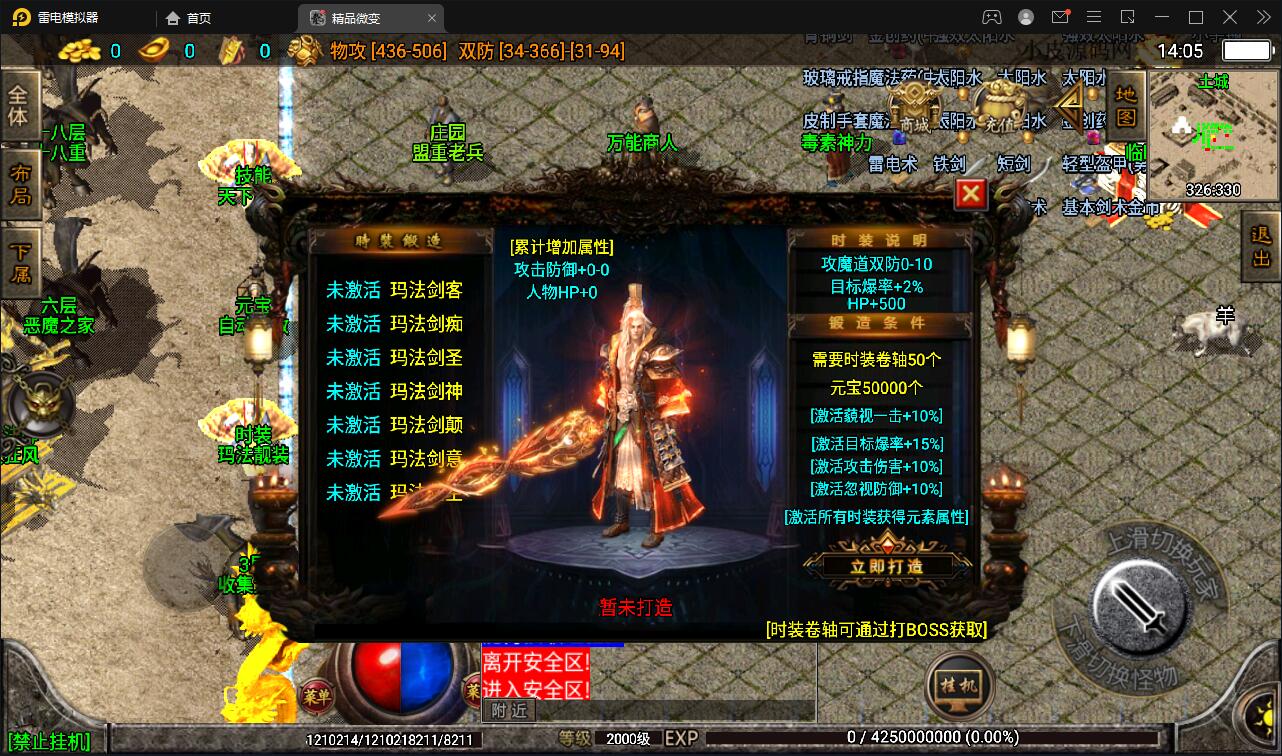Select 铁剑 on the shortcut bar
Viewport: 1282px width, 756px height.
click(950, 163)
